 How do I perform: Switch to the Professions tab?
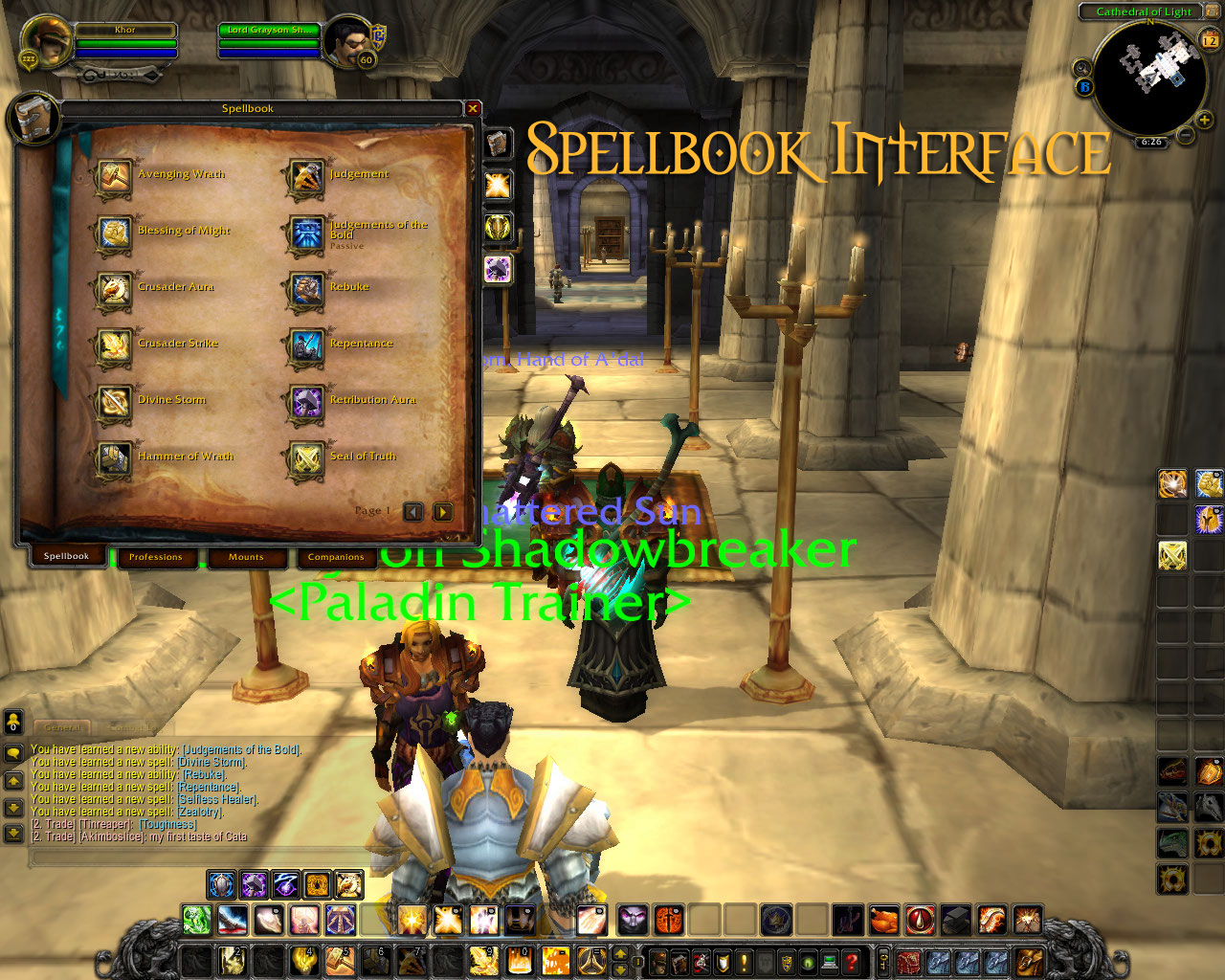[x=156, y=557]
